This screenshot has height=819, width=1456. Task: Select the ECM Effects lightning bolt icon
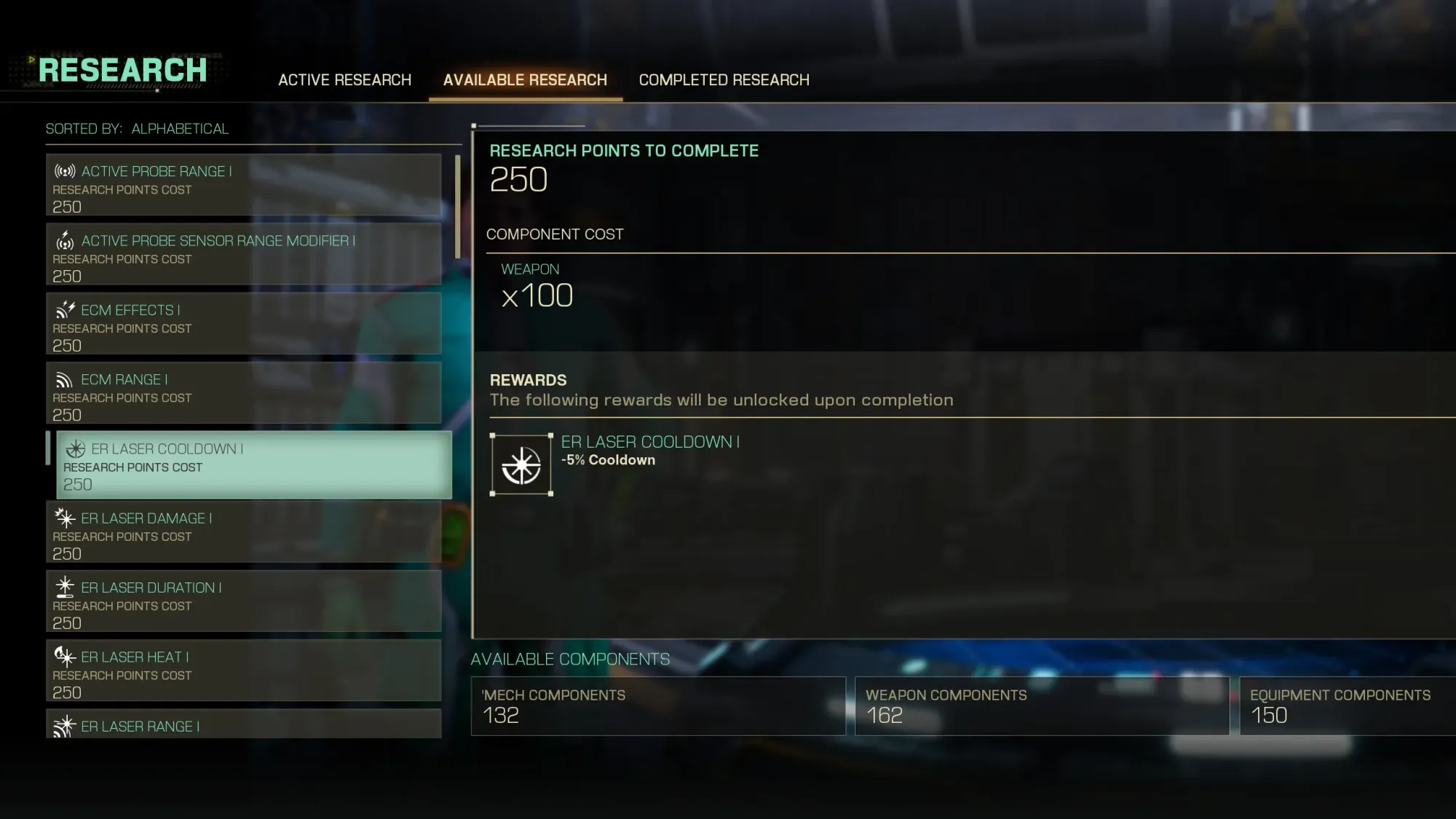(64, 309)
